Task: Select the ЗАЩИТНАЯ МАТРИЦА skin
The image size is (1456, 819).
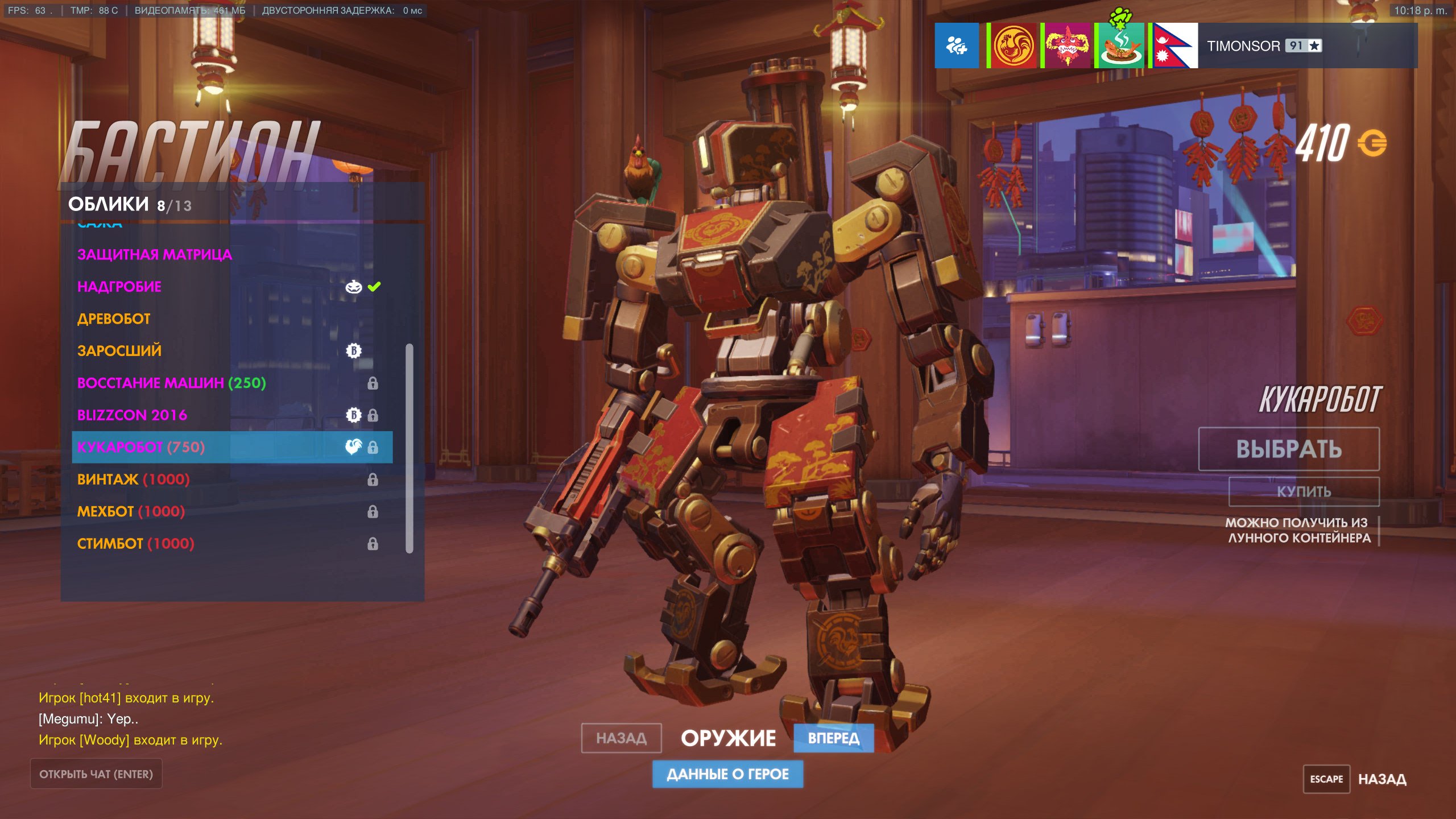Action: point(155,254)
